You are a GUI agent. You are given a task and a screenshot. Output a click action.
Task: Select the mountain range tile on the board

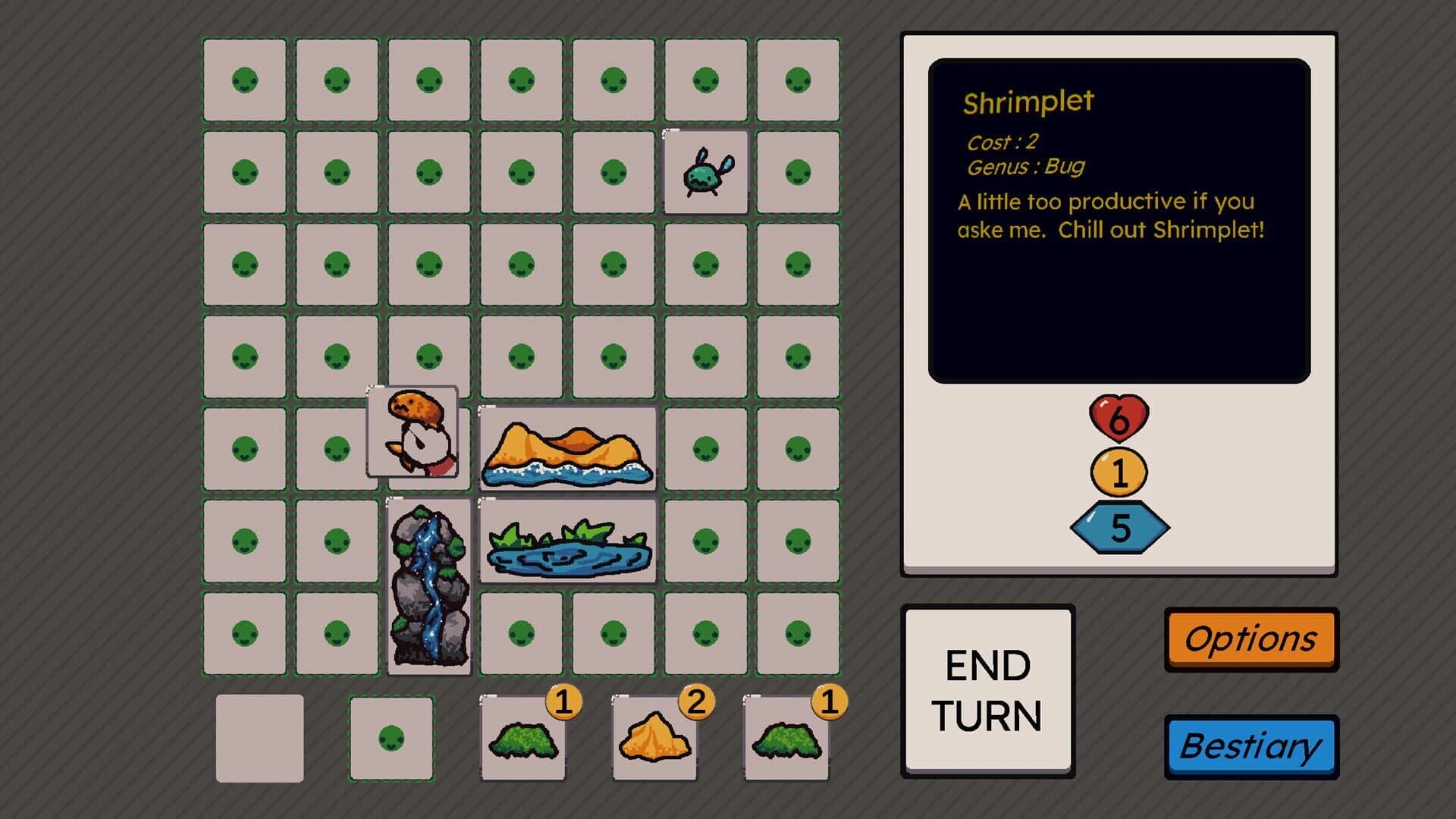pyautogui.click(x=568, y=447)
